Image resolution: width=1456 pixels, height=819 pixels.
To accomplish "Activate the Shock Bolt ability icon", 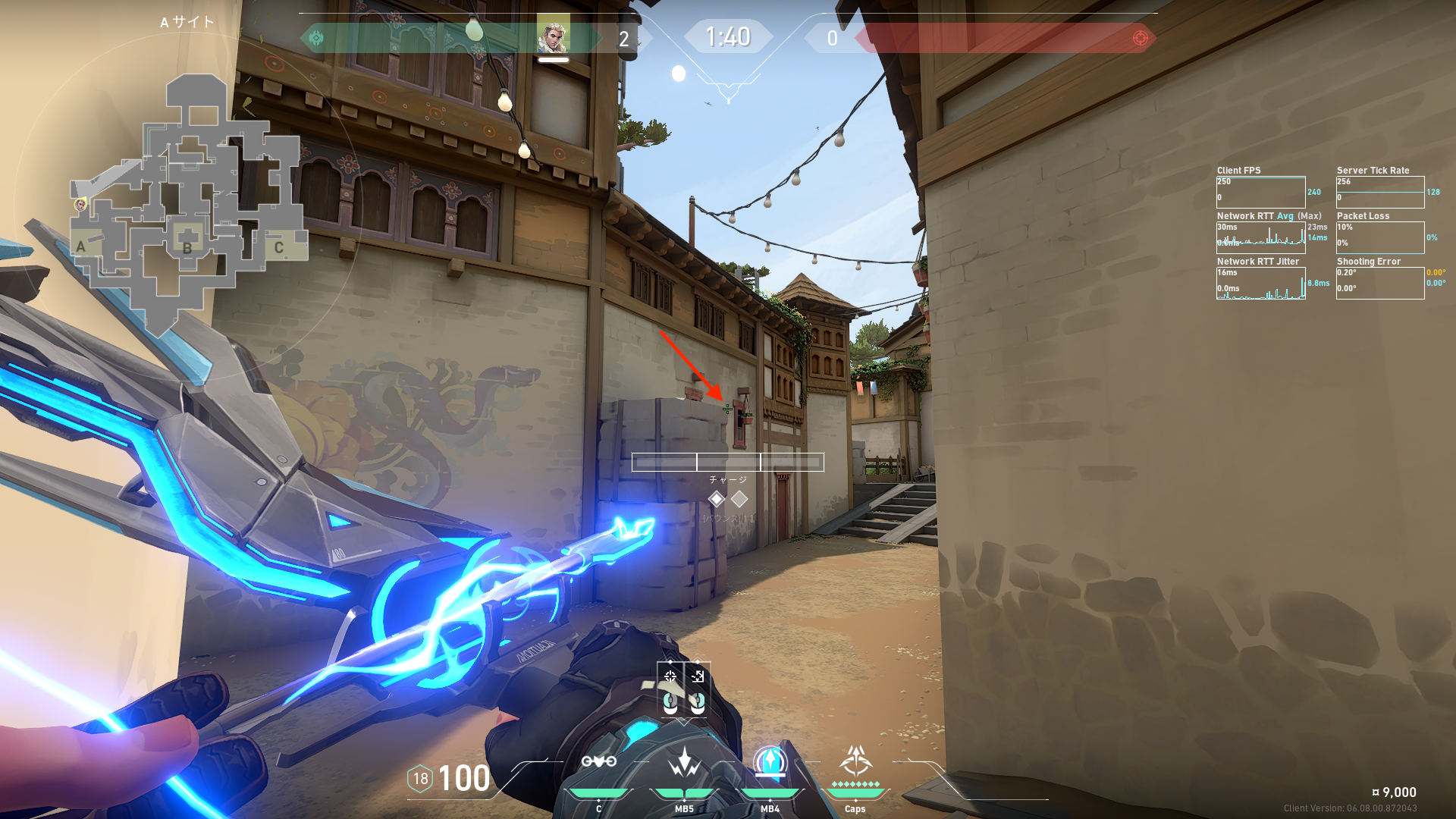I will click(x=684, y=763).
